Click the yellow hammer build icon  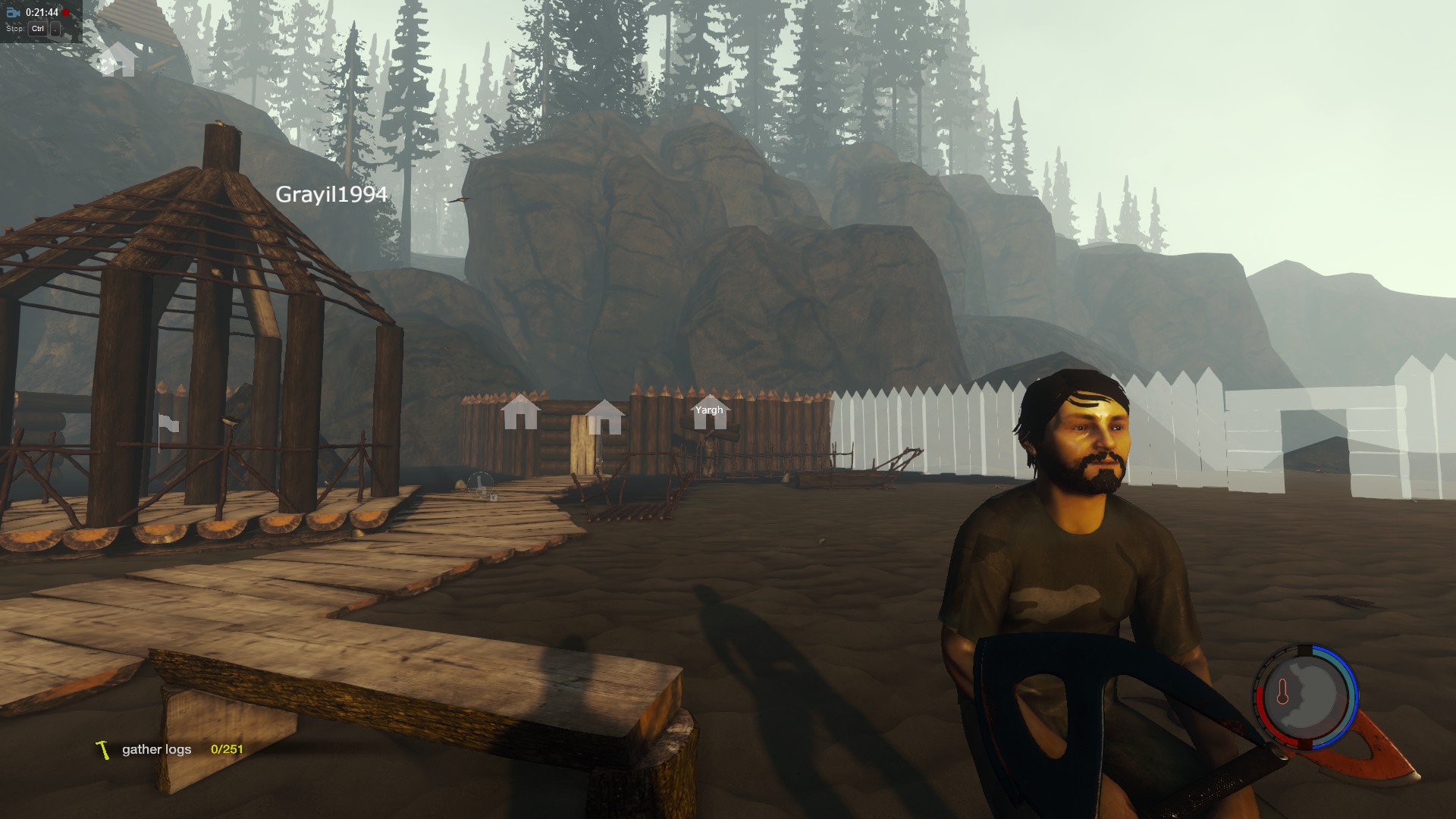point(103,749)
